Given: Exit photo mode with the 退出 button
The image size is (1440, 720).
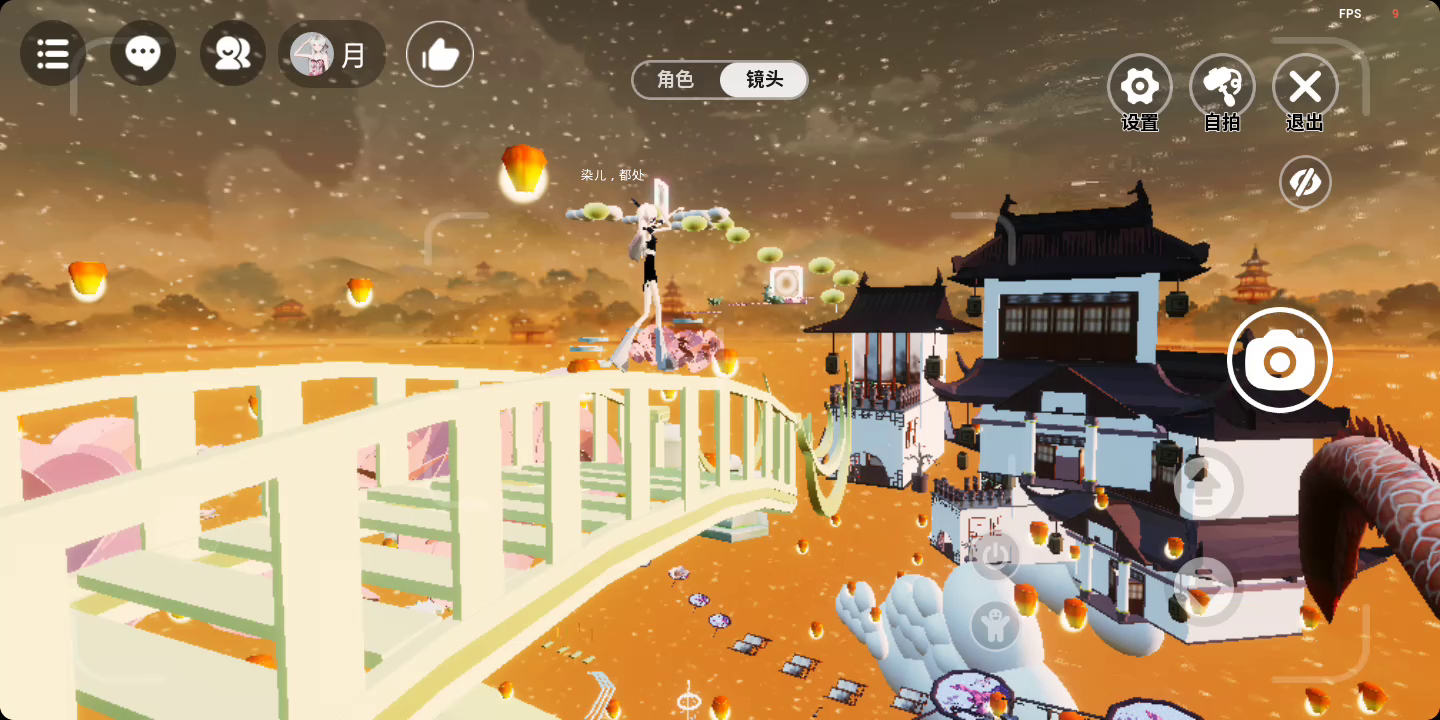Looking at the screenshot, I should (x=1305, y=88).
